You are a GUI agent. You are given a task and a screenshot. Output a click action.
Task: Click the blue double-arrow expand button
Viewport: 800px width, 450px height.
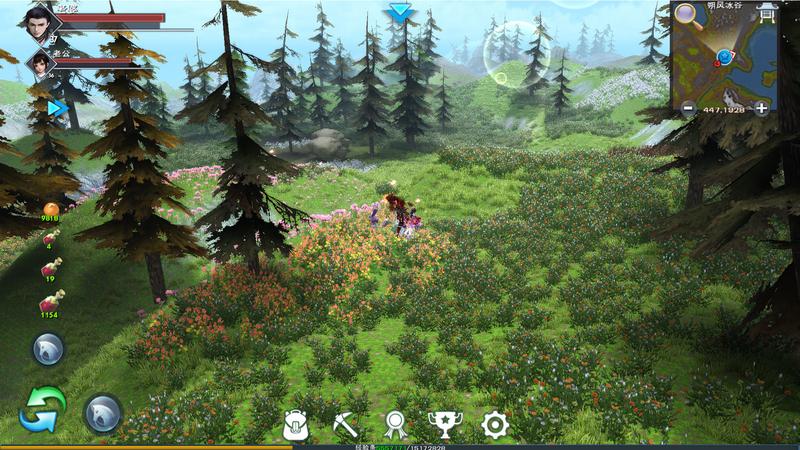[x=58, y=108]
